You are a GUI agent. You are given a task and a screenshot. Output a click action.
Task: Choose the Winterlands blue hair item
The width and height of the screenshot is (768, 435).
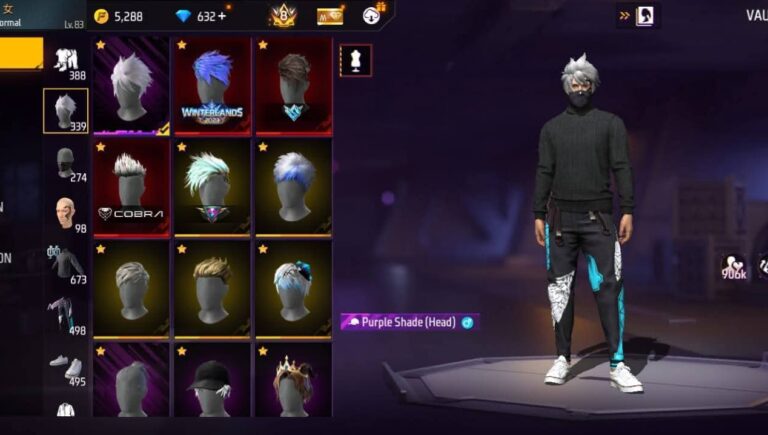pos(212,85)
